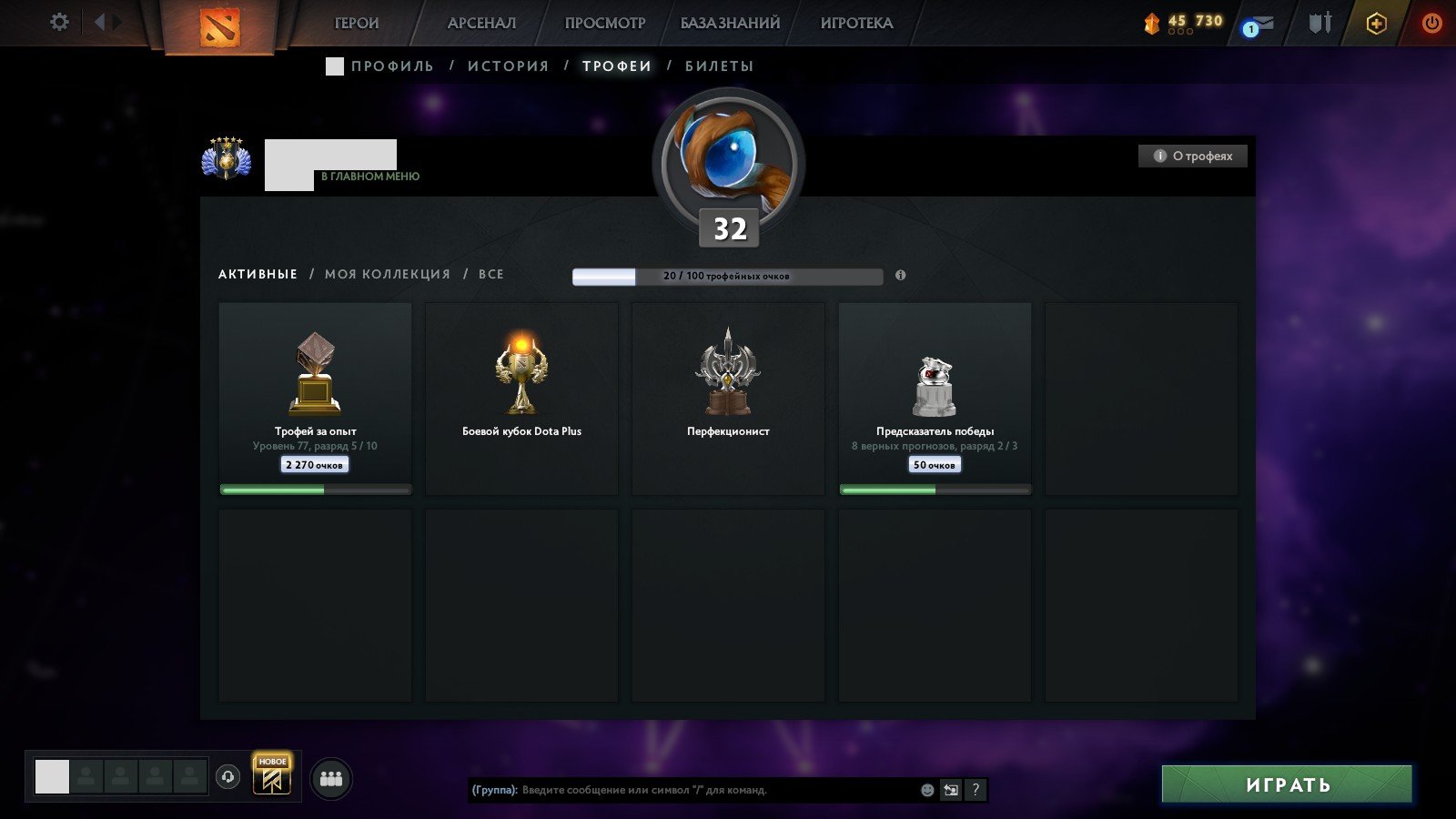The width and height of the screenshot is (1456, 819).
Task: Open the БАЗА ЗНАНИЙ menu
Action: tap(729, 22)
